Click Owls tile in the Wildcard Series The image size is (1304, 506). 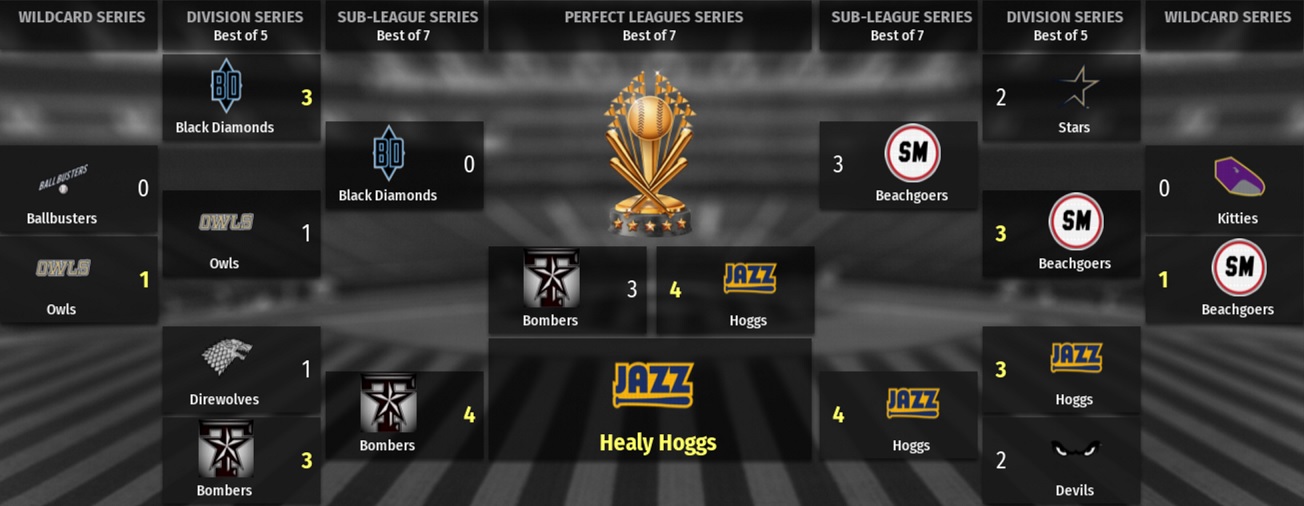click(x=79, y=280)
